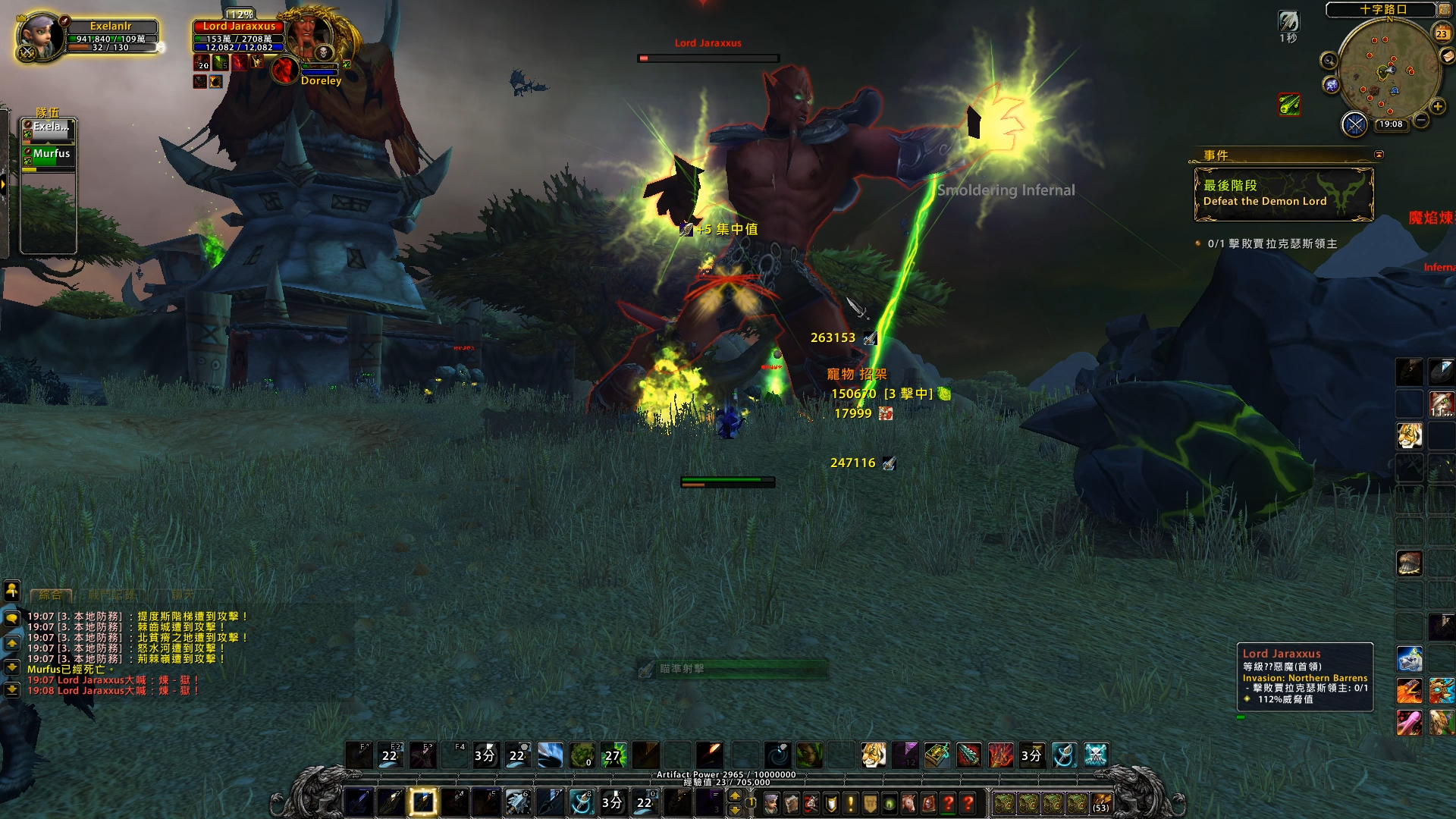The height and width of the screenshot is (819, 1456).
Task: Open the red question mark help button
Action: 968,802
